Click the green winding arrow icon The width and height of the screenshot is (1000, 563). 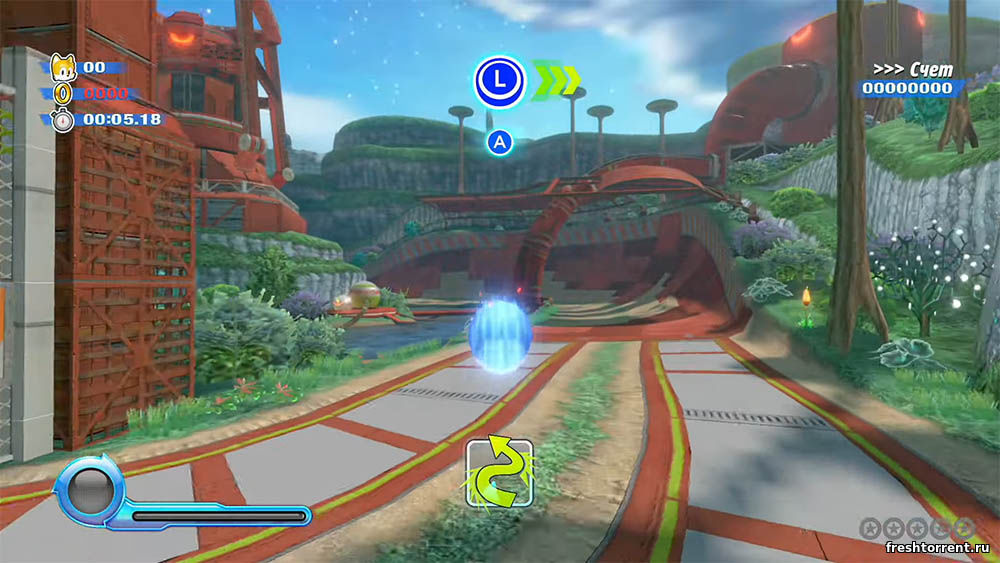point(499,471)
